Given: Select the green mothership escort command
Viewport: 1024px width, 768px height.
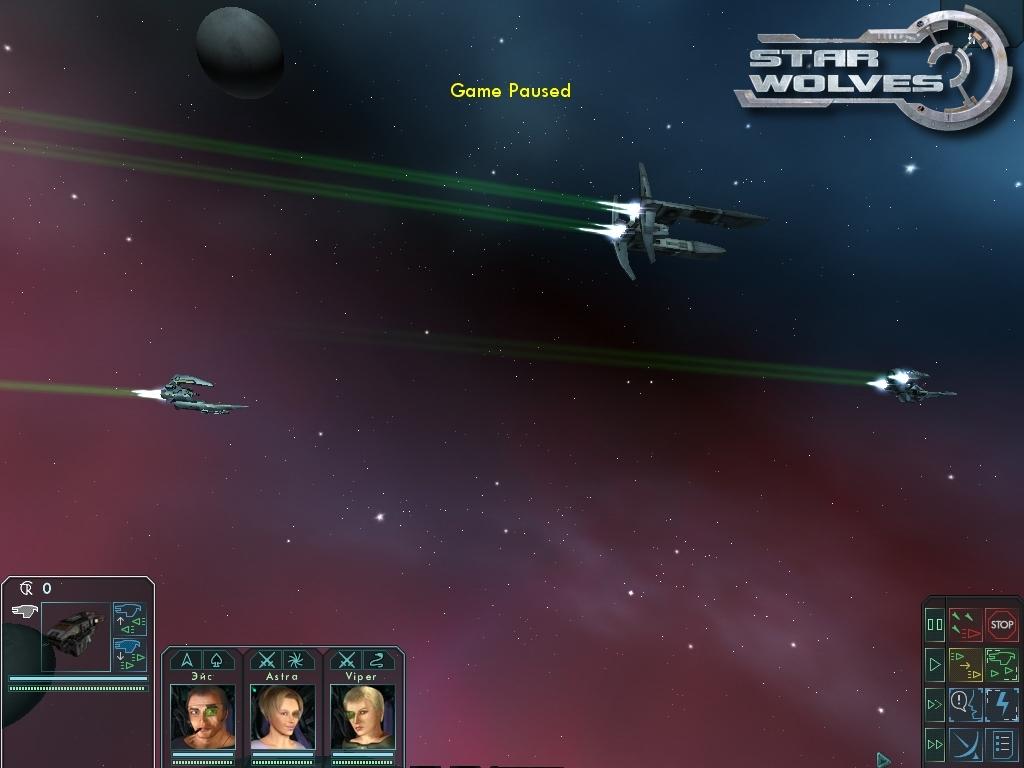Looking at the screenshot, I should coord(1001,664).
